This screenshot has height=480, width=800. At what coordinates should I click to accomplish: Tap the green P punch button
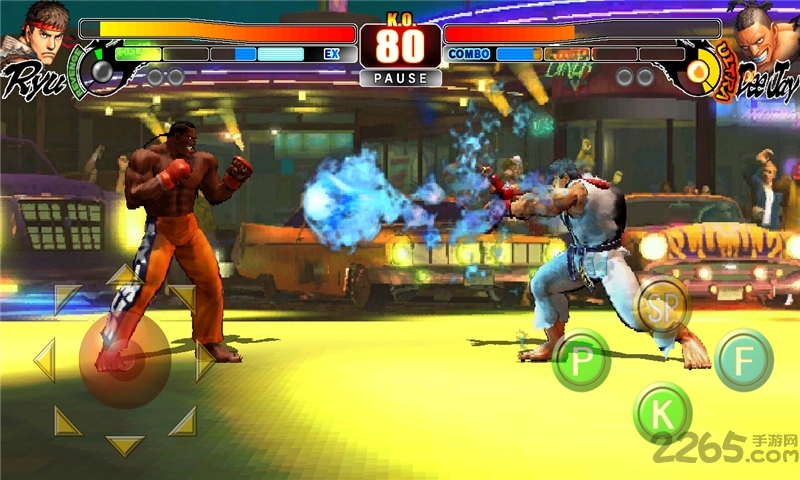(581, 360)
